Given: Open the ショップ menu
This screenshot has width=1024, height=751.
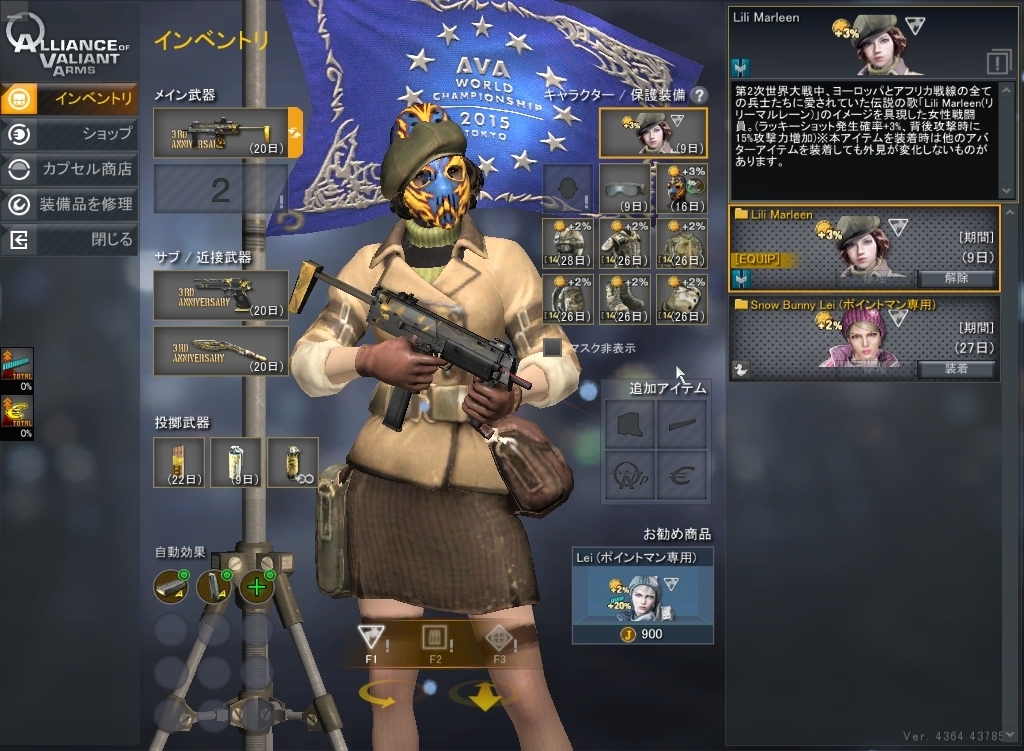Looking at the screenshot, I should [70, 134].
